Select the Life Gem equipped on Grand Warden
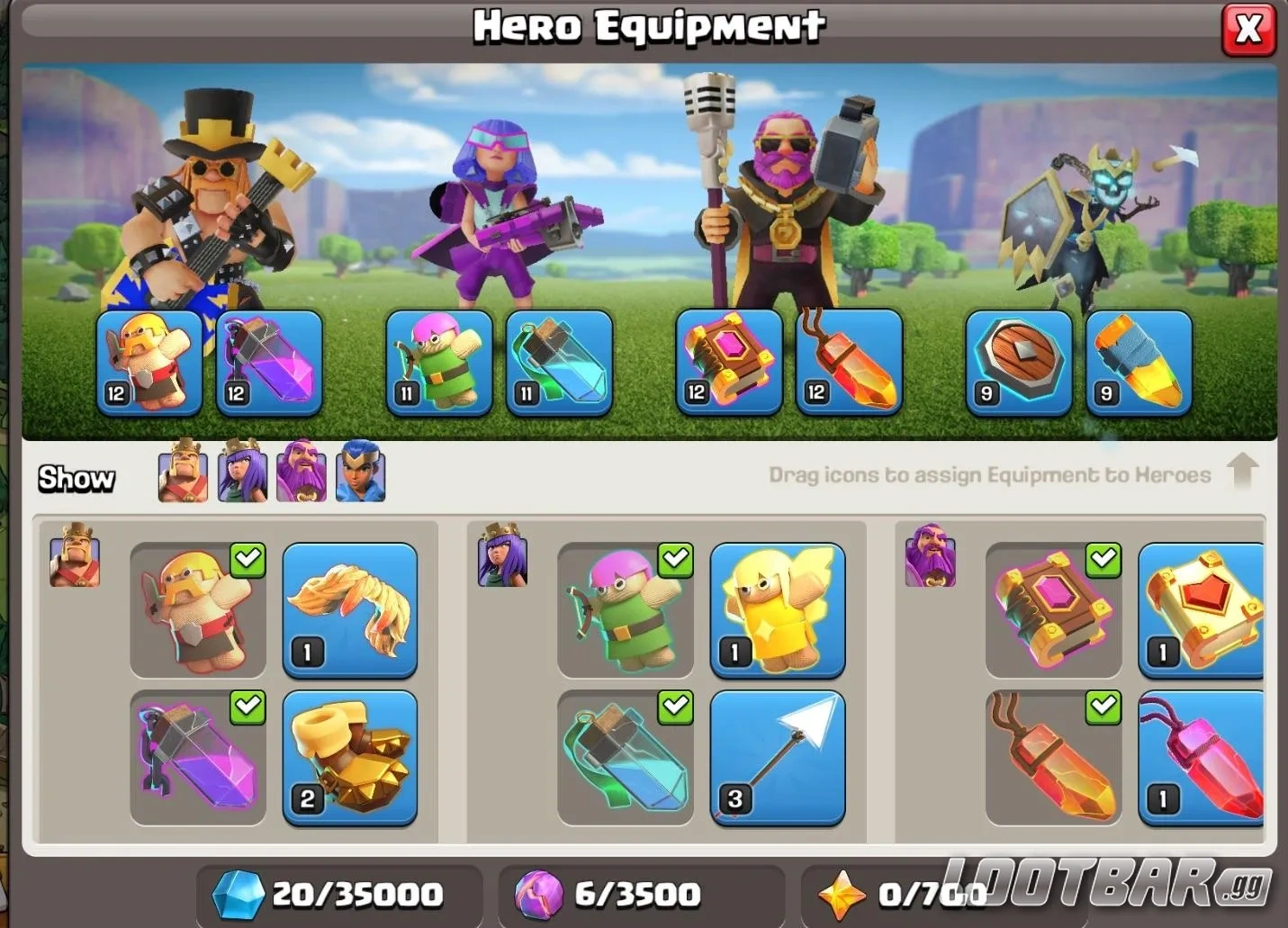Viewport: 1288px width, 928px height. coord(849,363)
